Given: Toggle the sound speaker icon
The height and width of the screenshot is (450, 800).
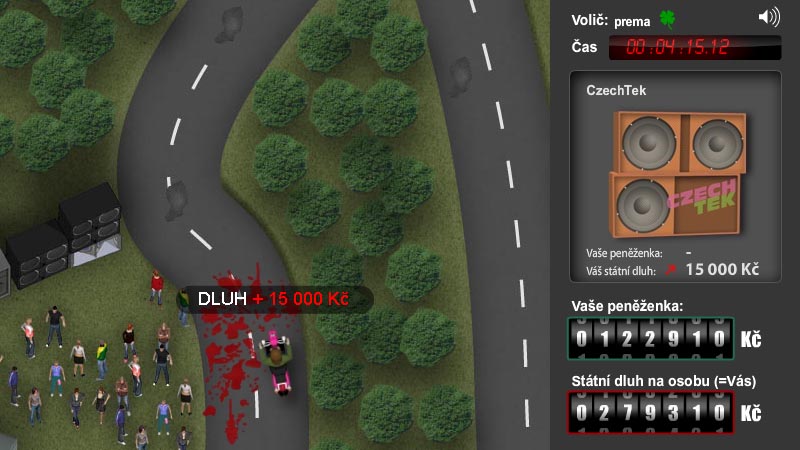Looking at the screenshot, I should [768, 17].
